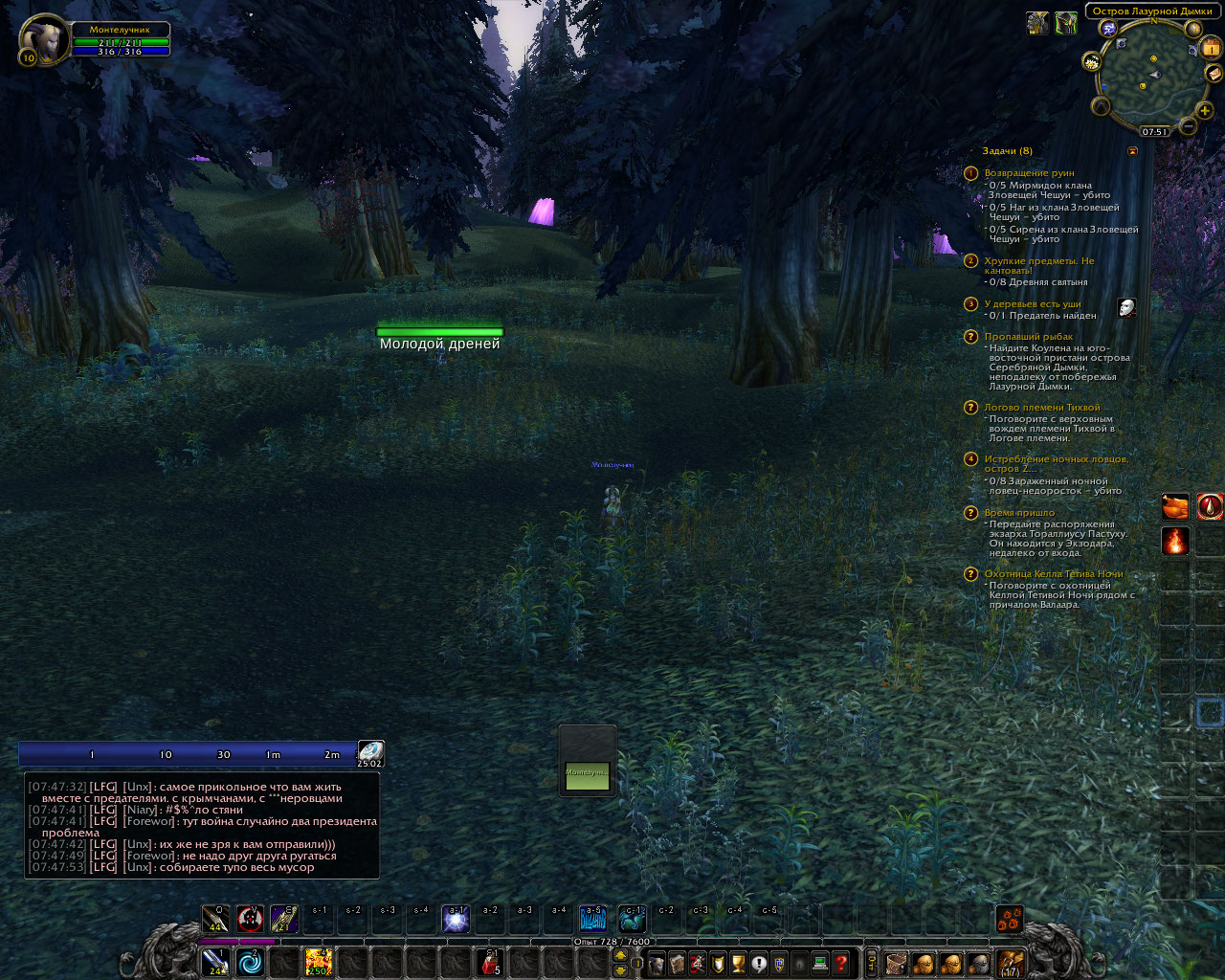Screen dimensions: 1225x980
Task: Open help with the red question mark icon
Action: pos(840,964)
